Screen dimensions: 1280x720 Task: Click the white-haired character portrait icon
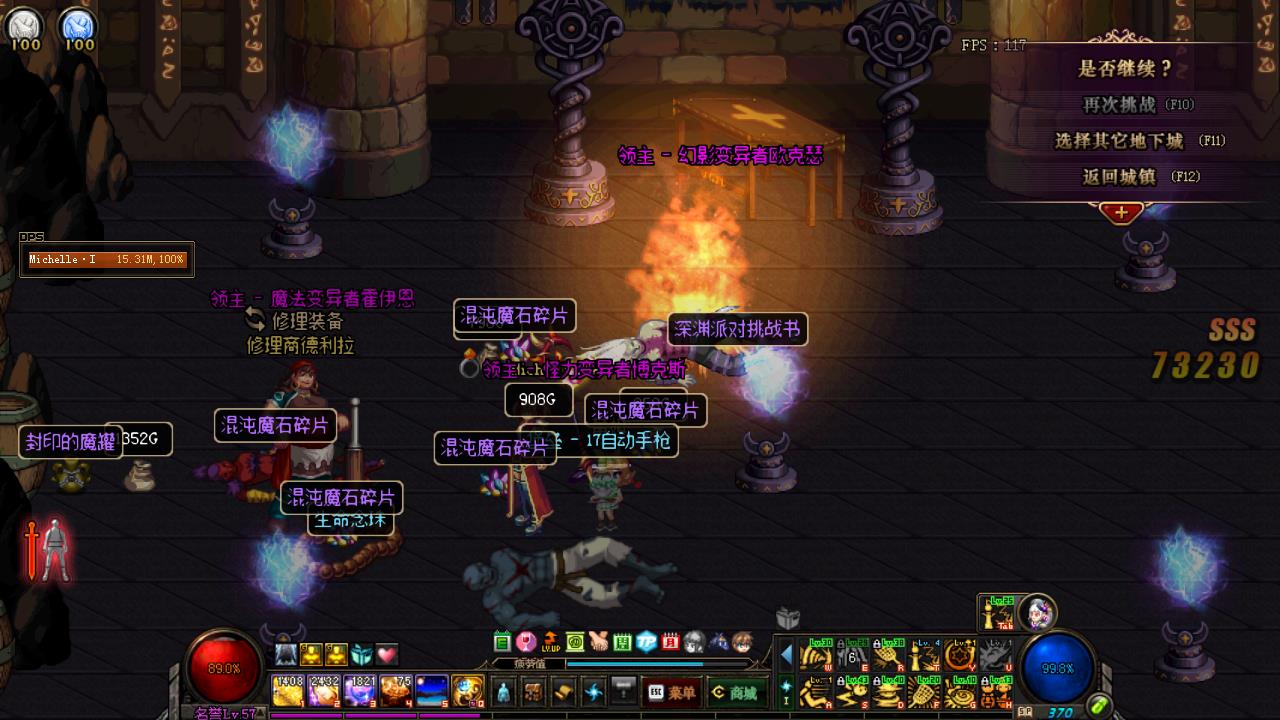coord(1038,611)
